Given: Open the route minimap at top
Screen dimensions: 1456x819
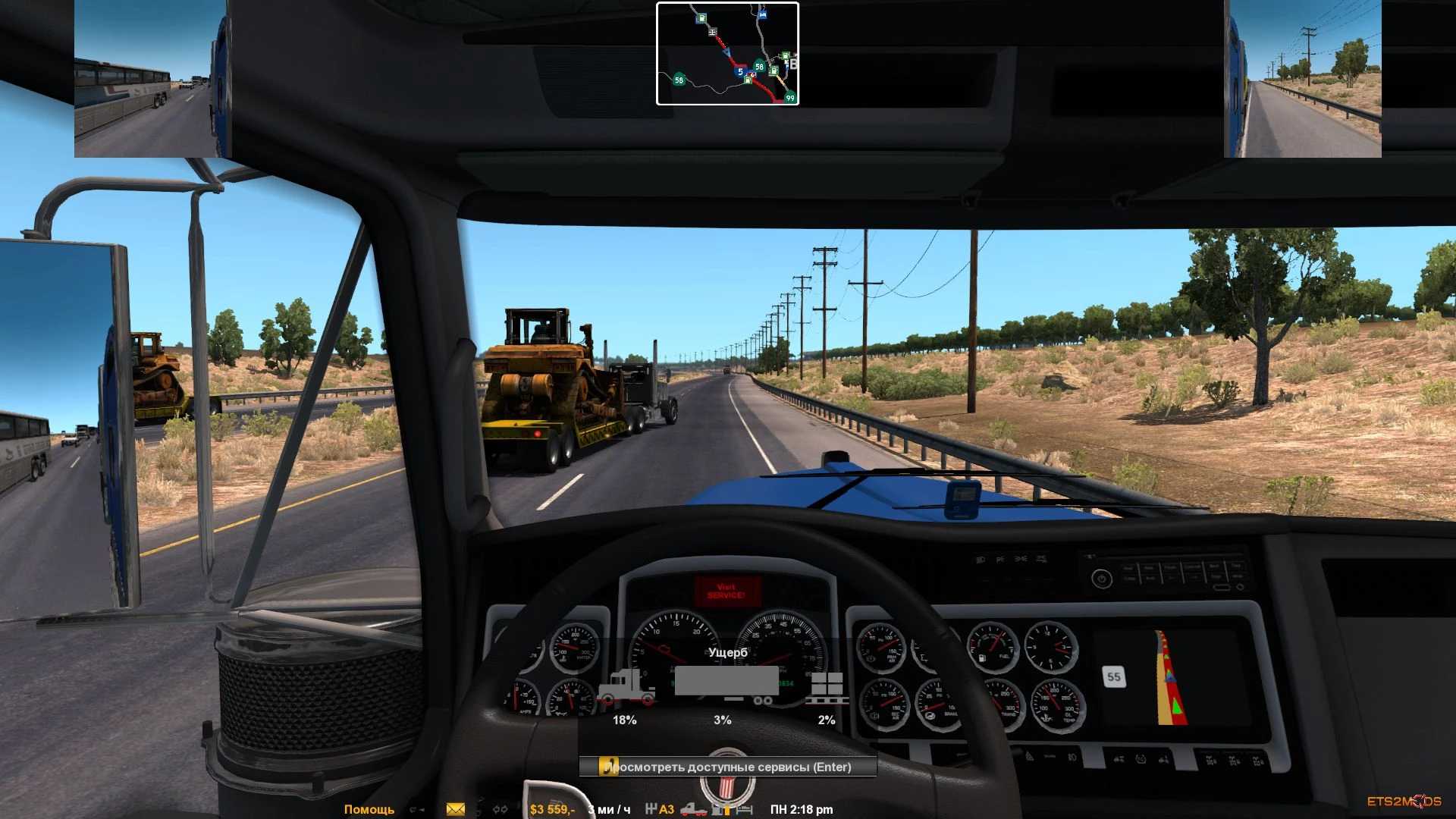Looking at the screenshot, I should [727, 54].
